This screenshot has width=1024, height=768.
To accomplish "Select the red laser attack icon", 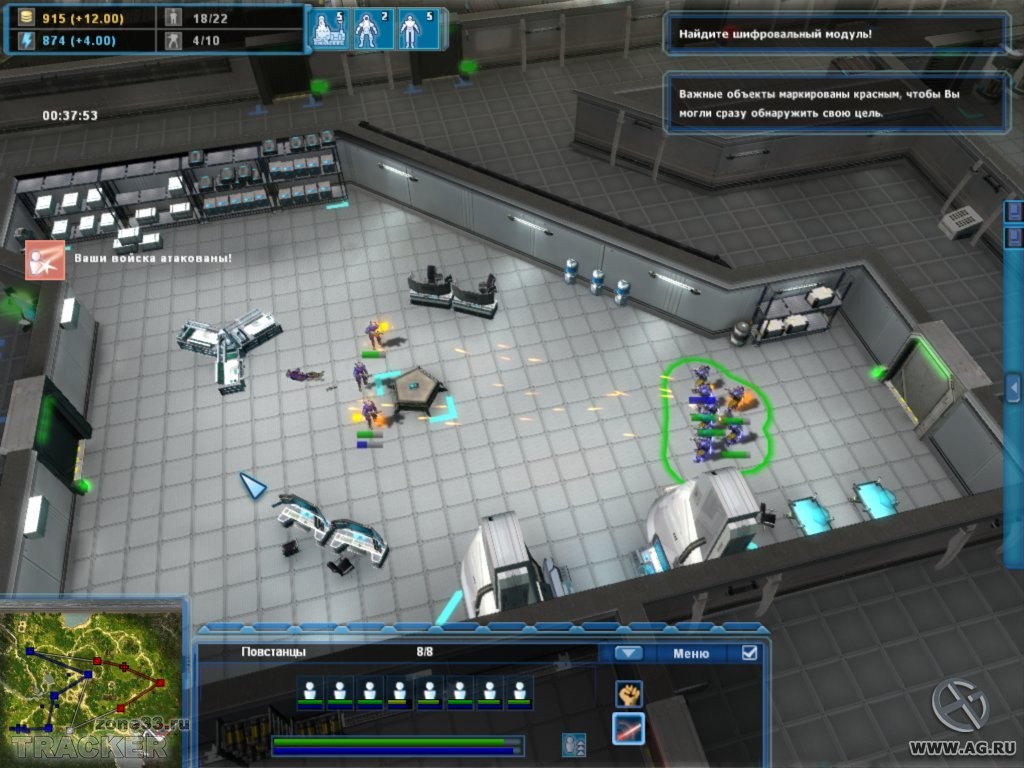I will tap(628, 729).
